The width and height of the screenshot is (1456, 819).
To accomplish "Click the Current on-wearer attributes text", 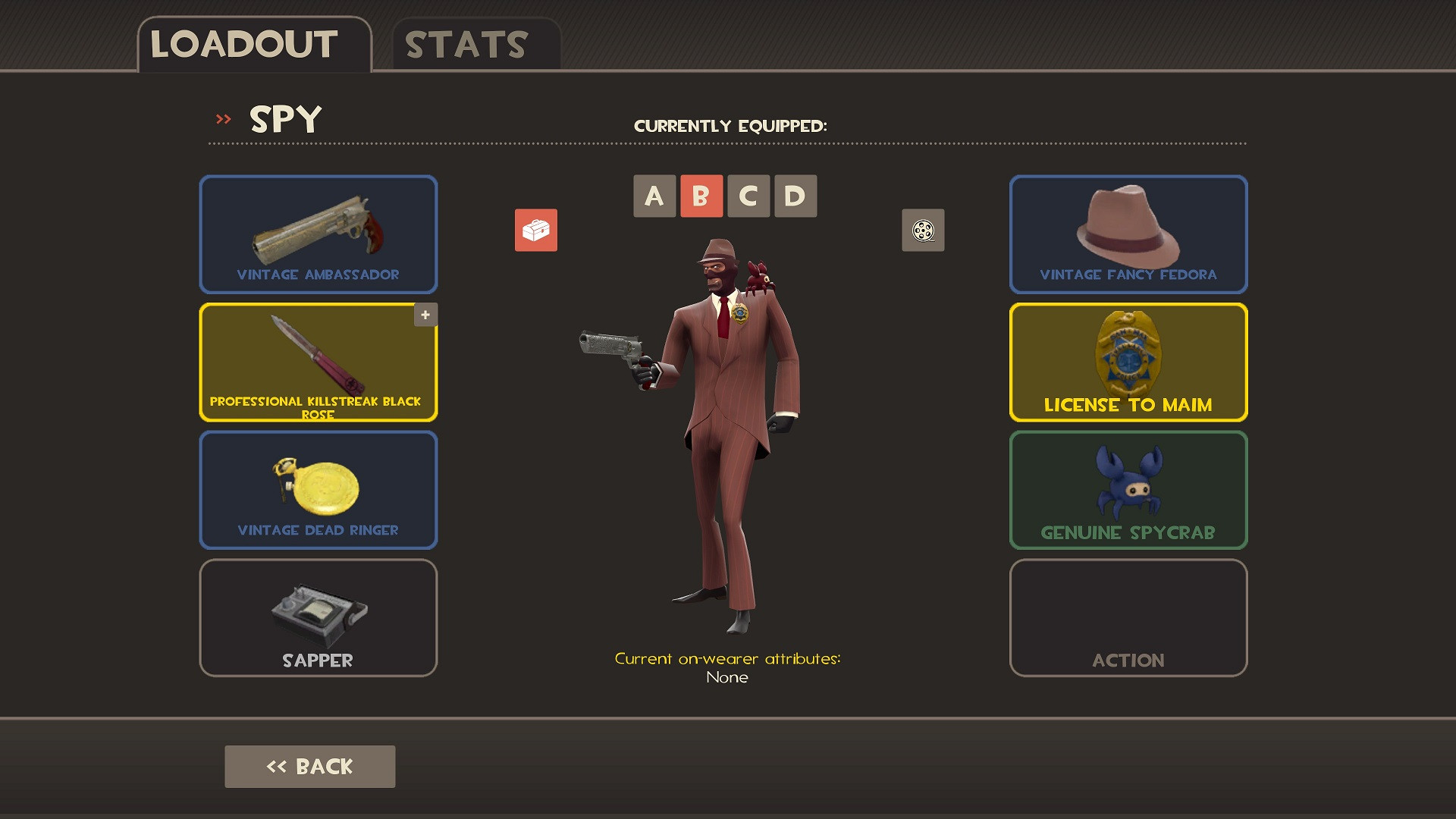I will click(727, 659).
